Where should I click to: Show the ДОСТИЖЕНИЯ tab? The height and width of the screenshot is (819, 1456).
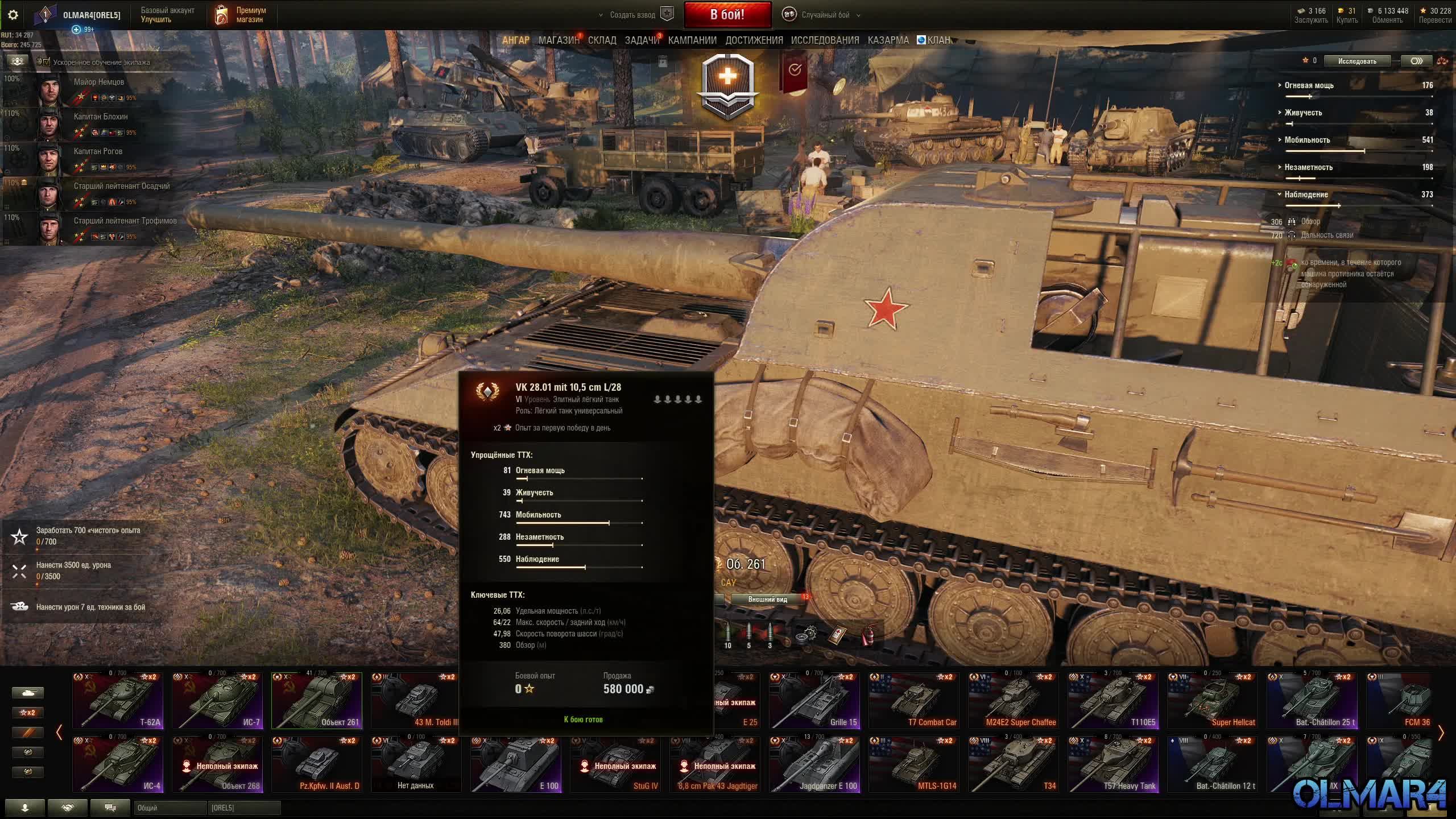[x=754, y=40]
